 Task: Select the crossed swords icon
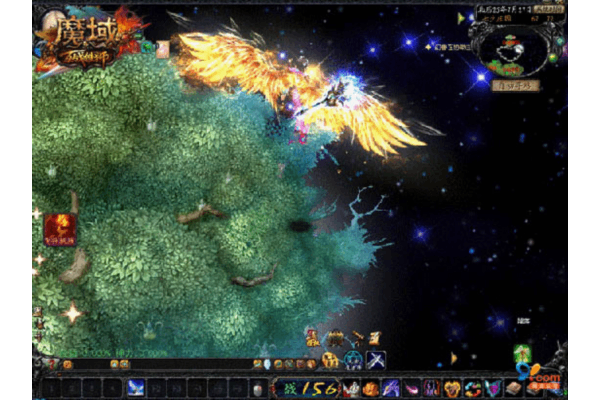click(376, 359)
